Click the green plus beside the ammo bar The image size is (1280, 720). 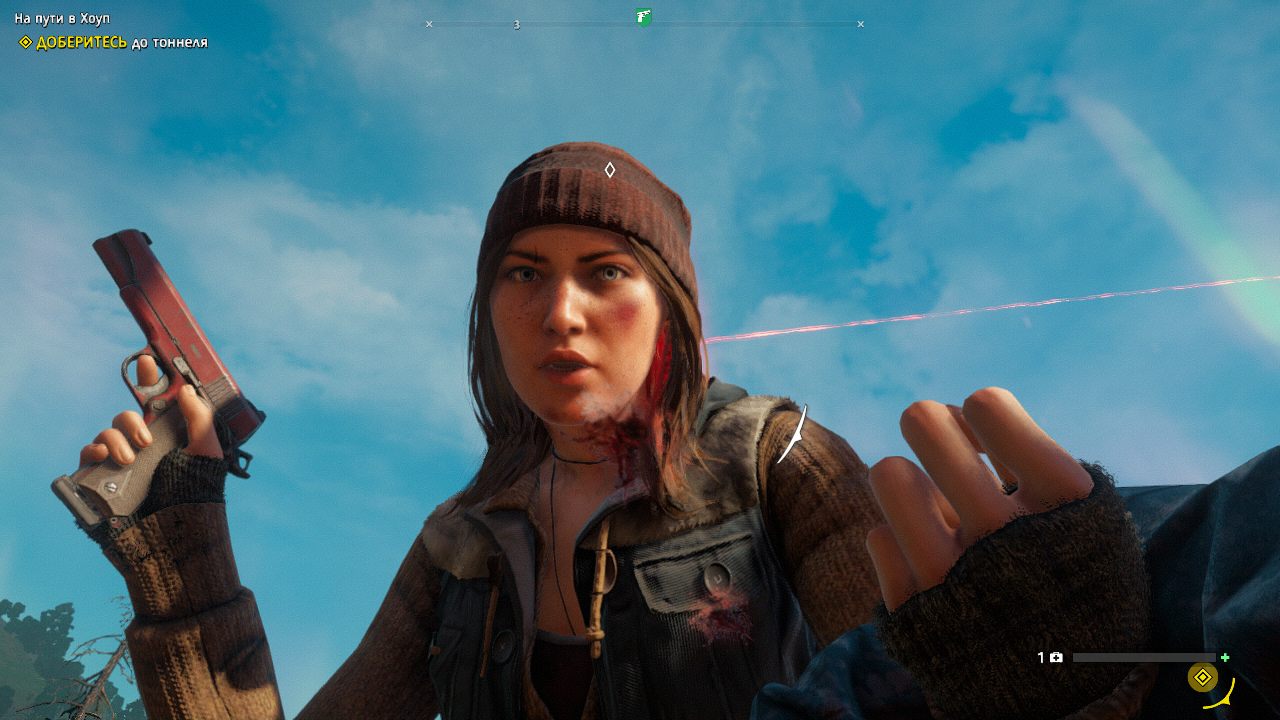1226,658
